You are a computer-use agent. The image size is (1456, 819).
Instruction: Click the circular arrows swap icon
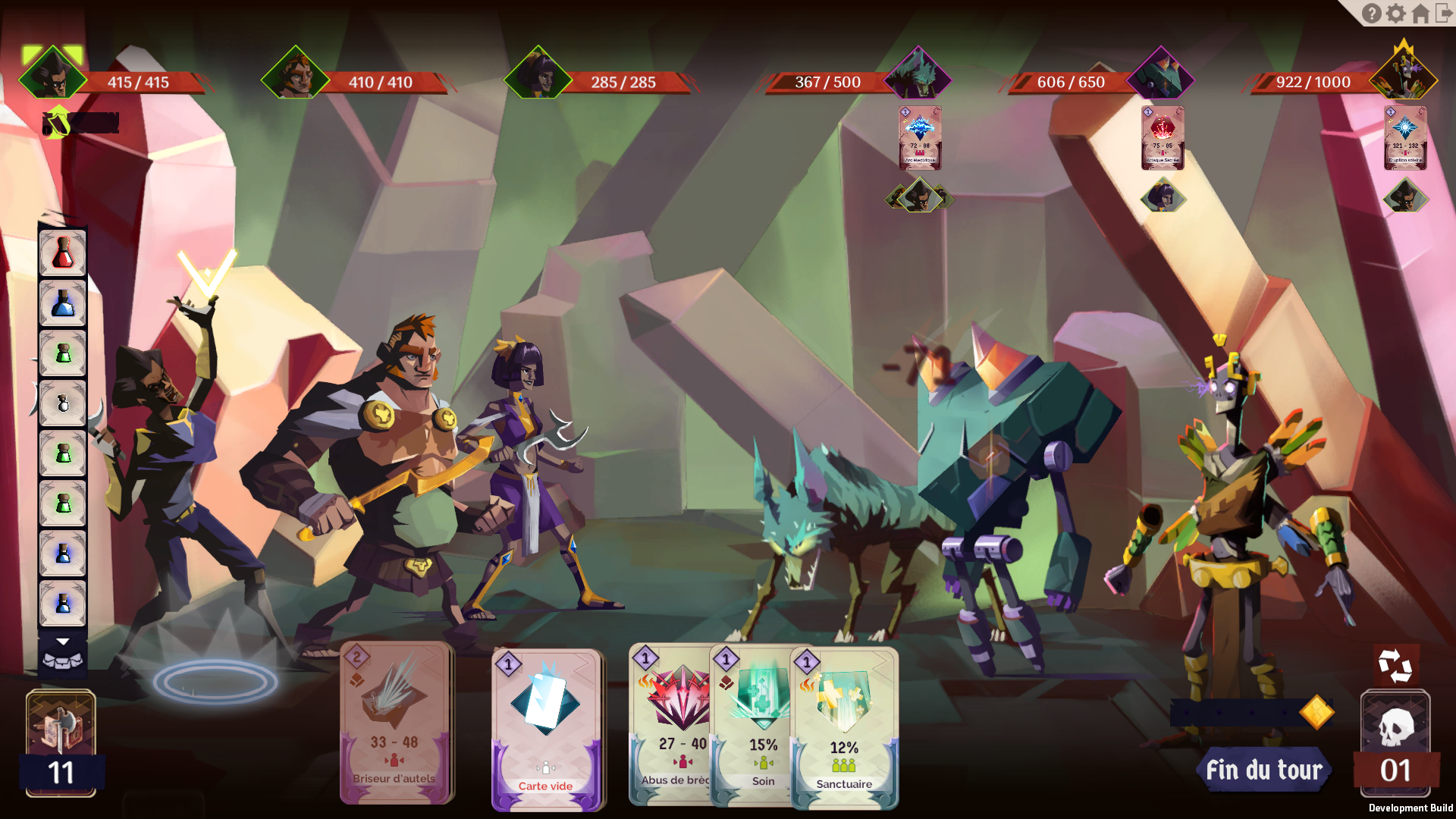[x=1395, y=666]
